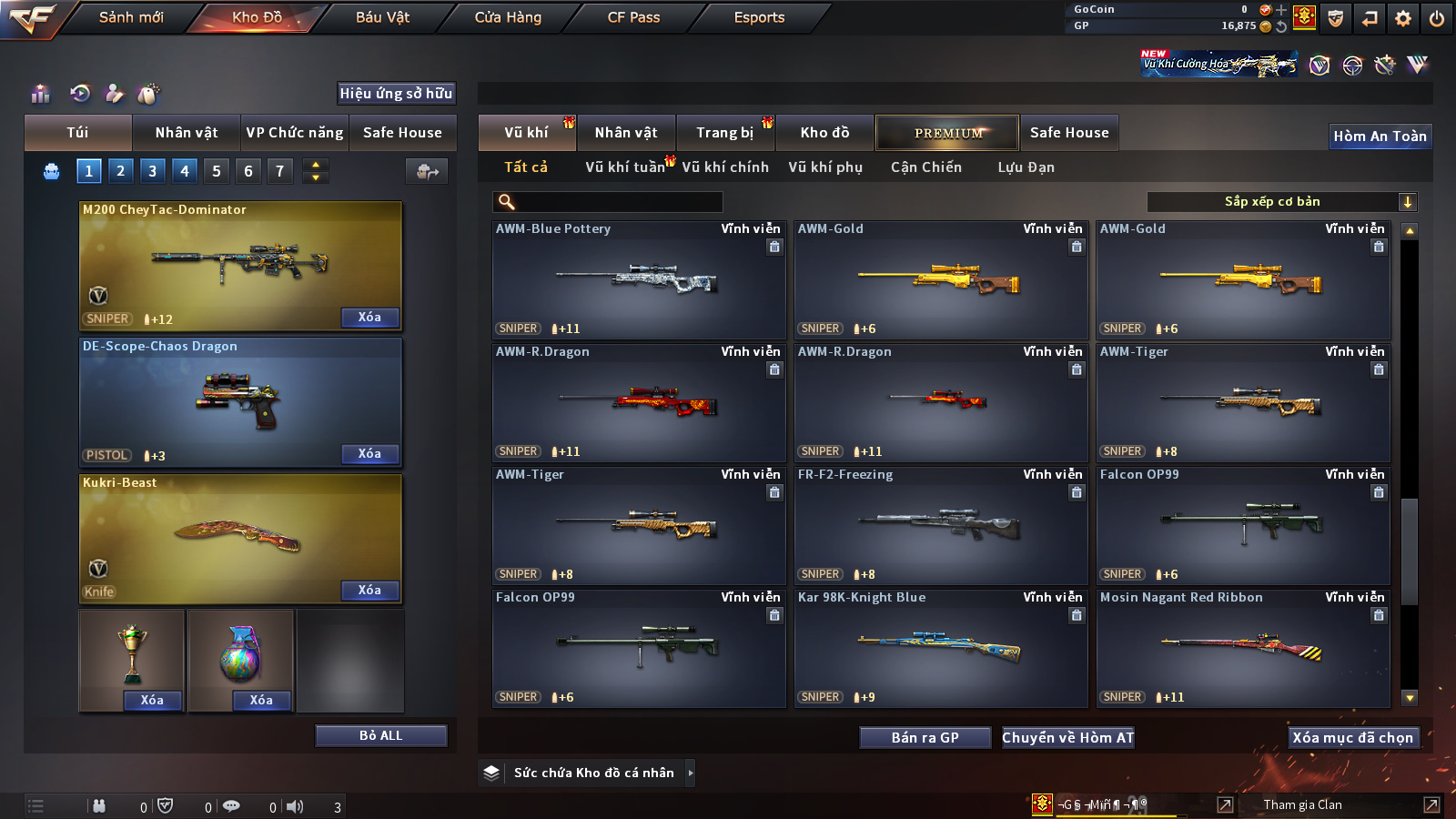
Task: Go to Sảnh mới lobby
Action: tap(131, 17)
